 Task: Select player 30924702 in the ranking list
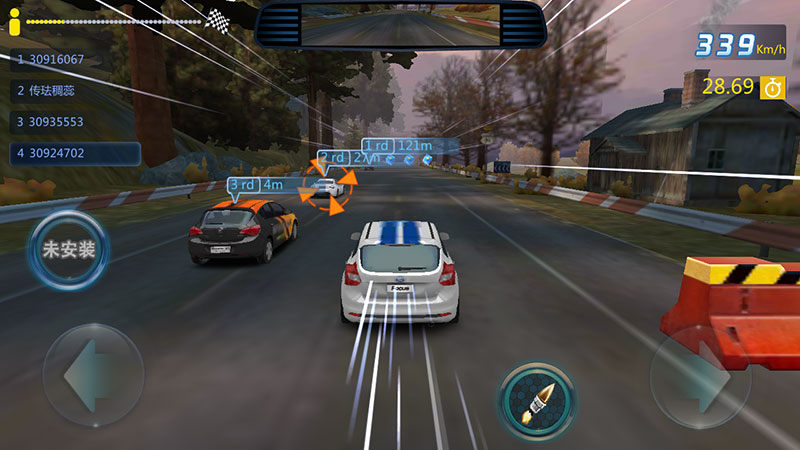70,154
